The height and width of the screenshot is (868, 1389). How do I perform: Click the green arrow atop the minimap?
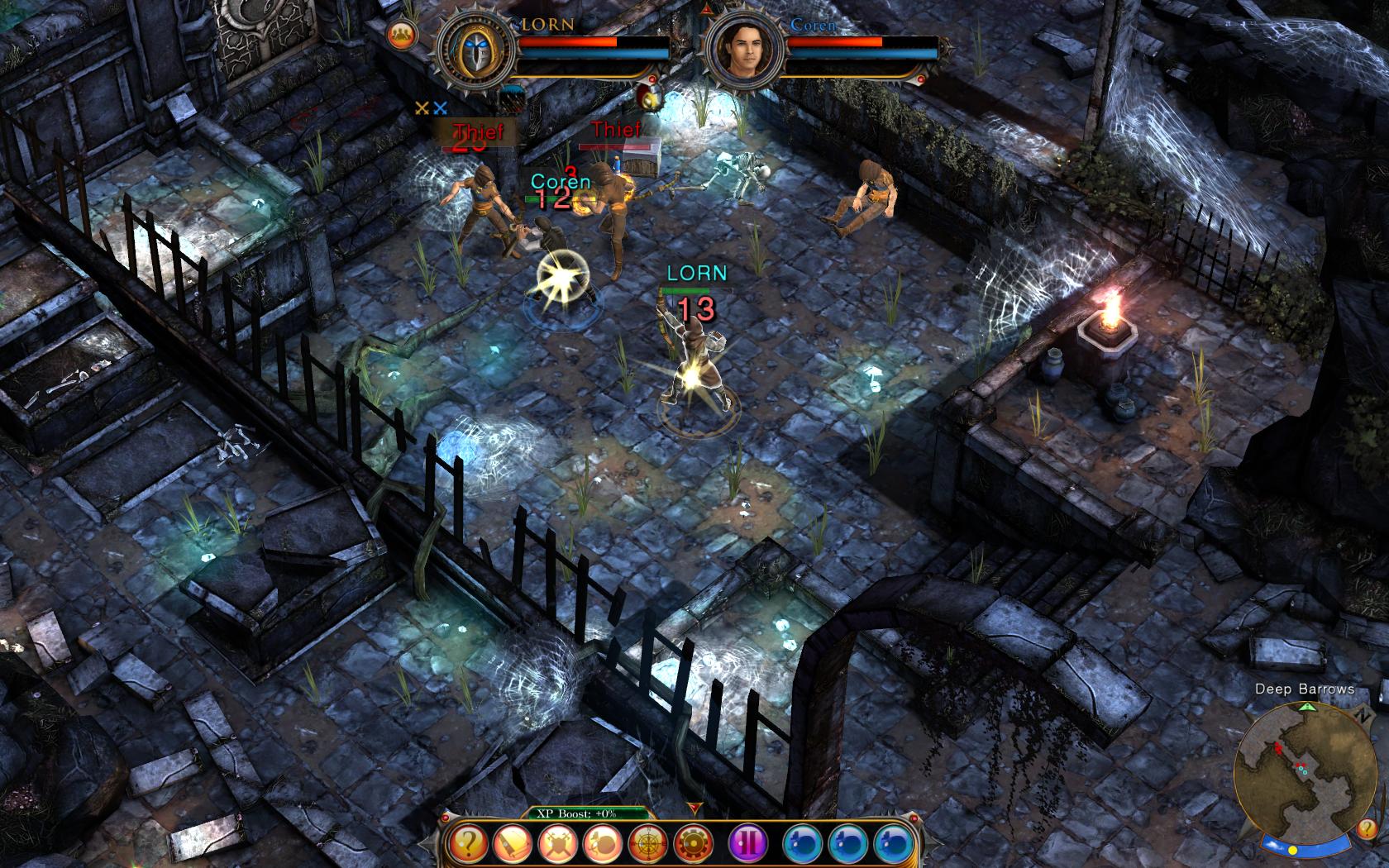pyautogui.click(x=1307, y=708)
